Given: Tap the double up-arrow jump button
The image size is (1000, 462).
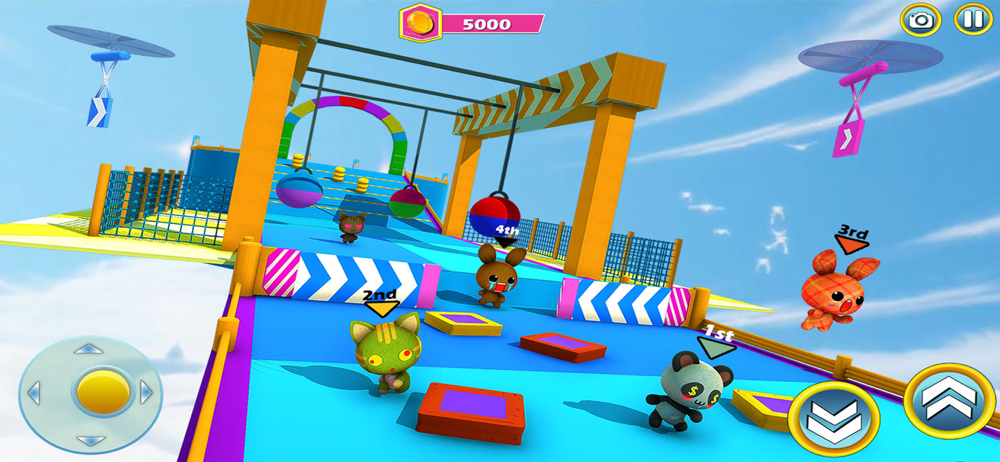Looking at the screenshot, I should point(949,401).
